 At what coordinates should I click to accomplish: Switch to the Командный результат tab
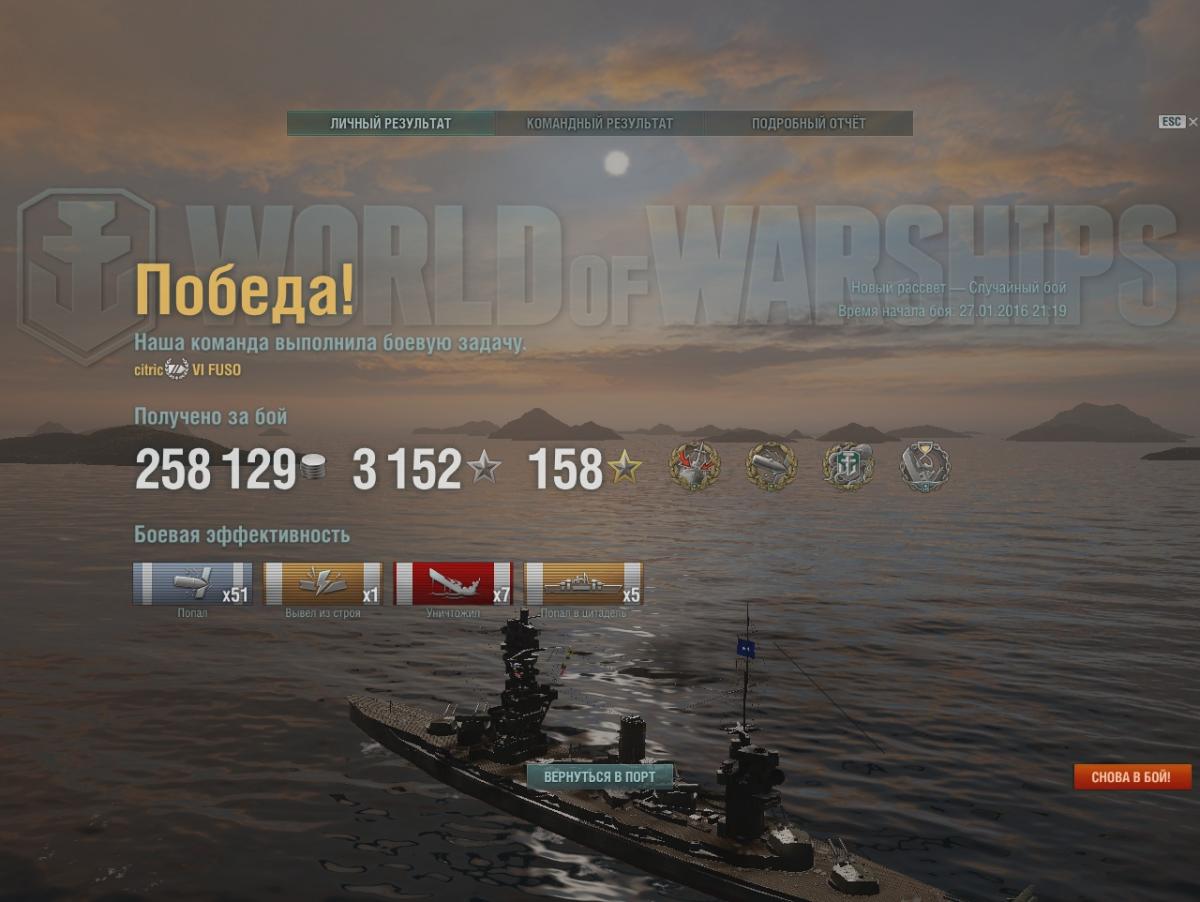tap(599, 124)
